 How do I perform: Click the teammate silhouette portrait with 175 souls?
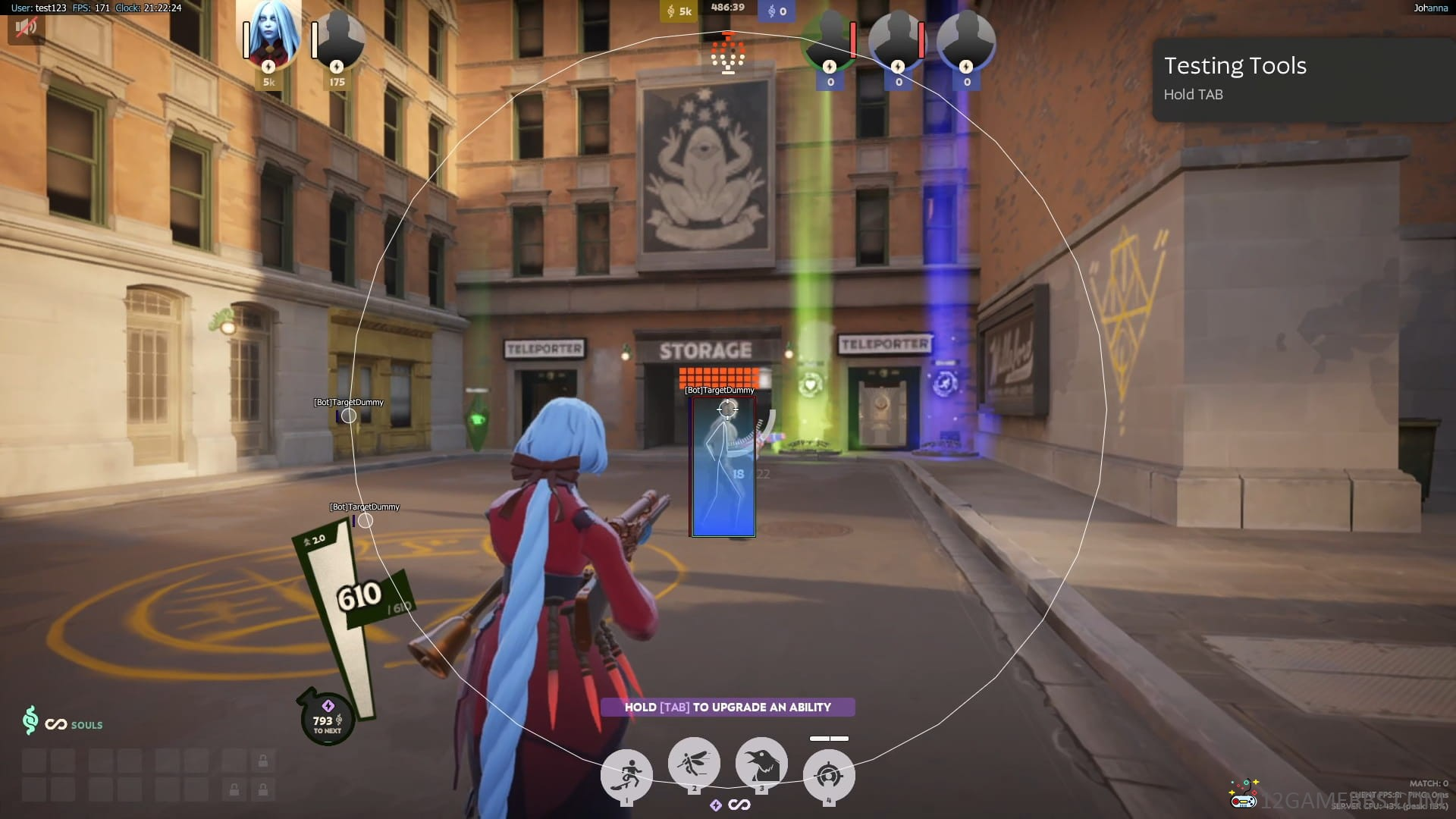click(337, 39)
